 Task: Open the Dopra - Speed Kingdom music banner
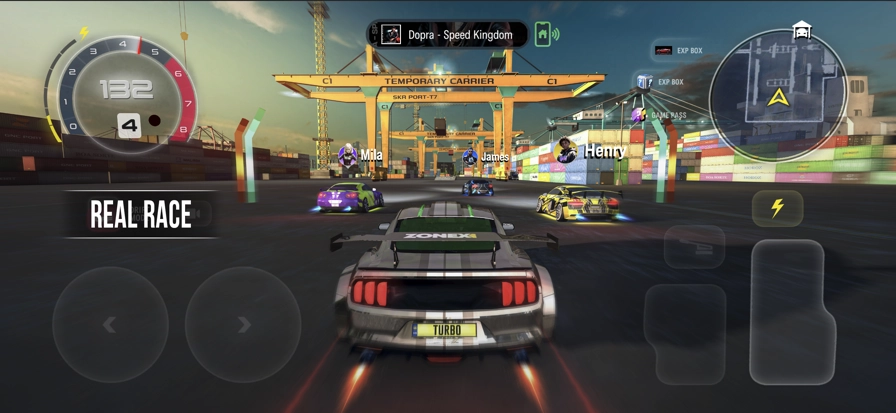tap(447, 35)
